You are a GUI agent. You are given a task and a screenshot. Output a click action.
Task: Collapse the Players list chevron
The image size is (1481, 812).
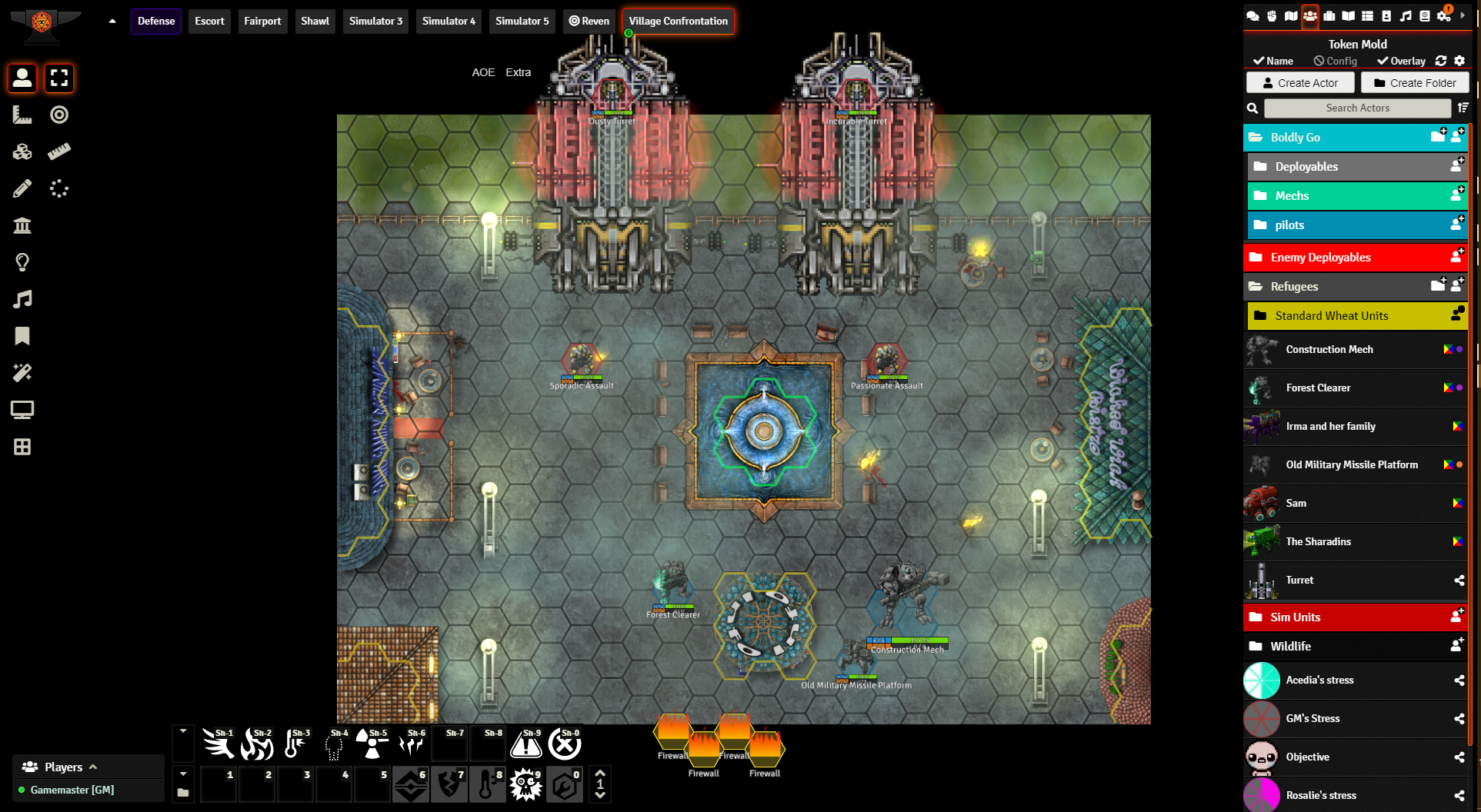(x=92, y=767)
